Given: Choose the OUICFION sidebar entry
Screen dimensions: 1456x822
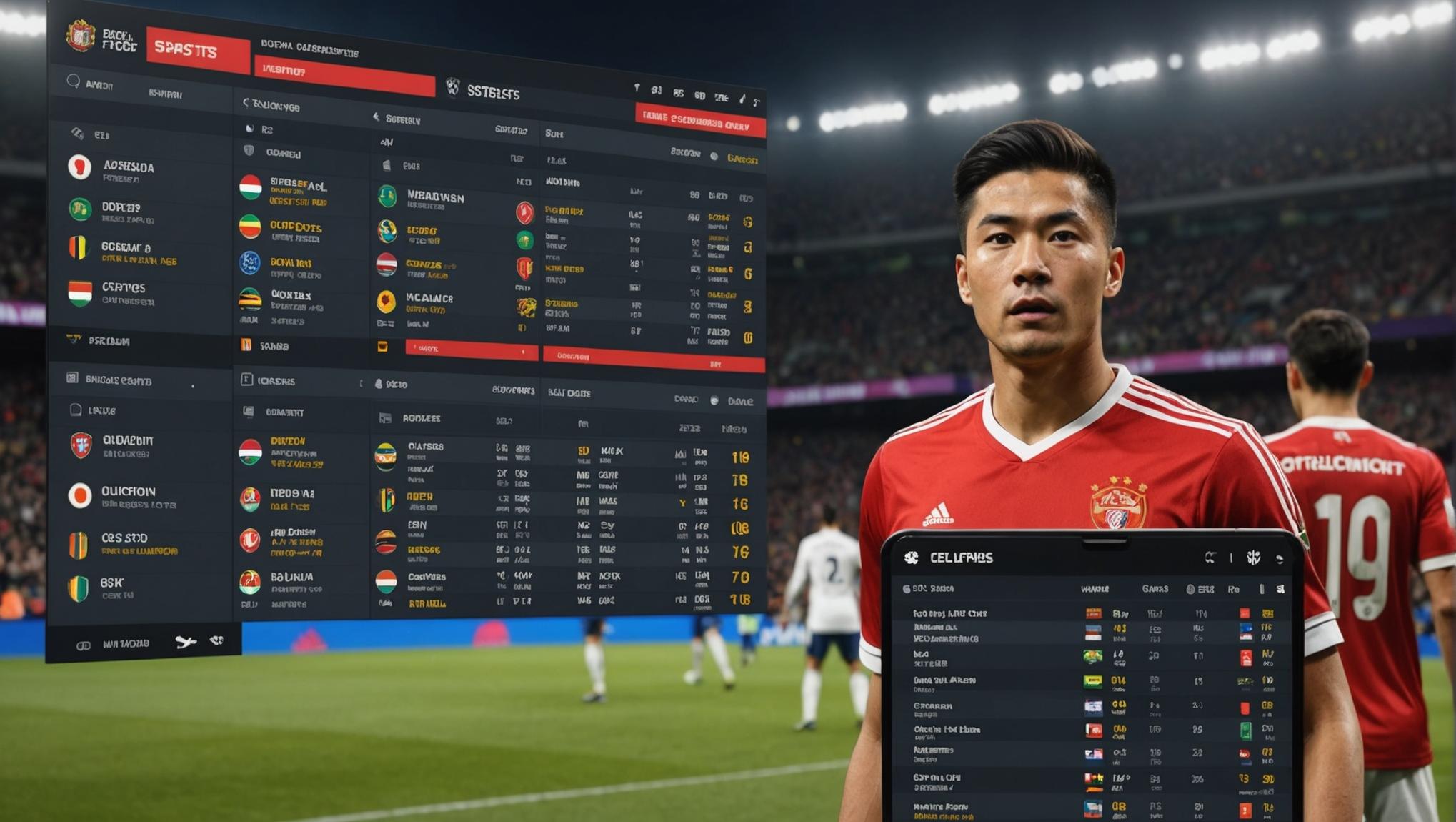Looking at the screenshot, I should tap(128, 493).
